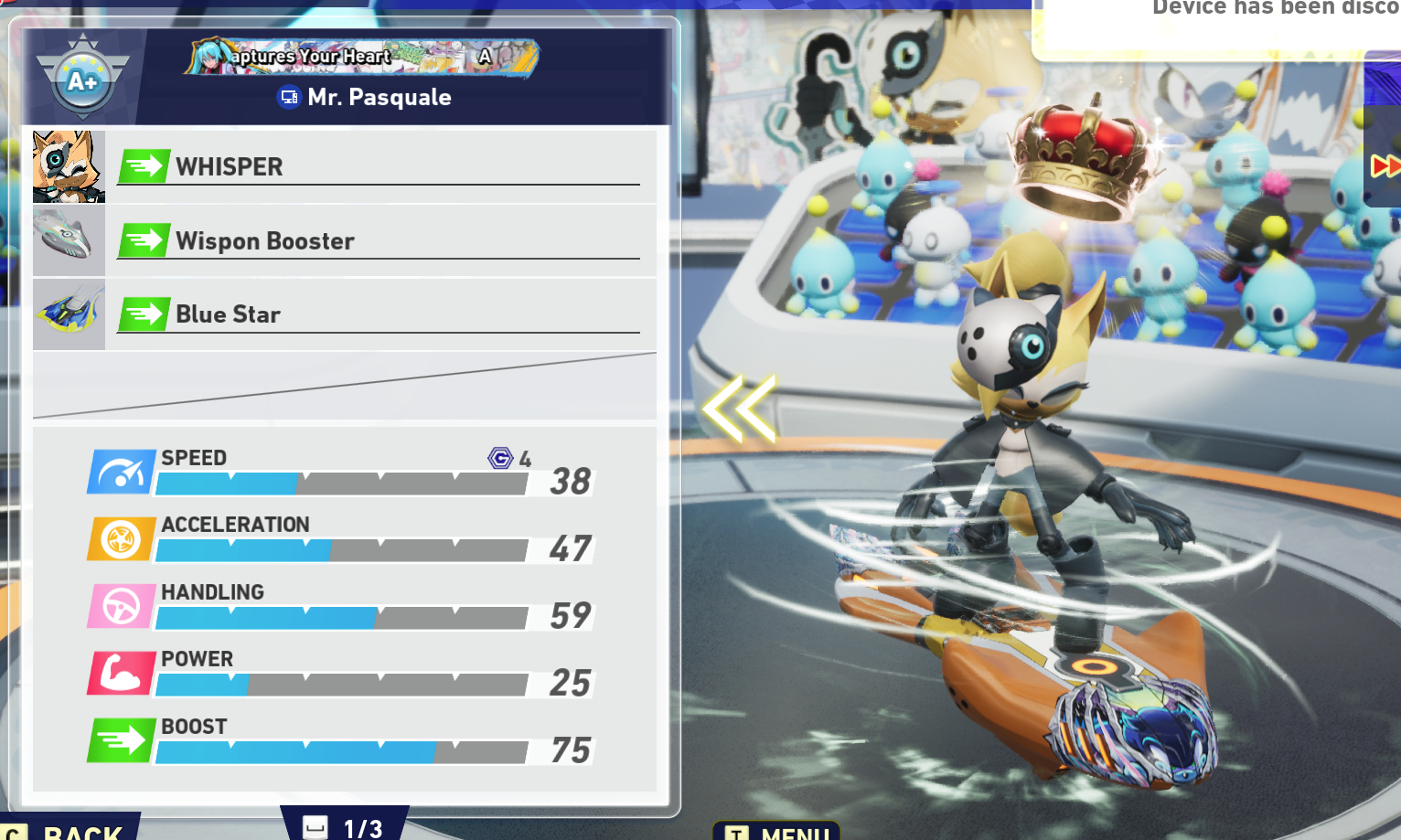The image size is (1401, 840).
Task: Click the Captures Your Heart title banner
Action: tap(361, 57)
